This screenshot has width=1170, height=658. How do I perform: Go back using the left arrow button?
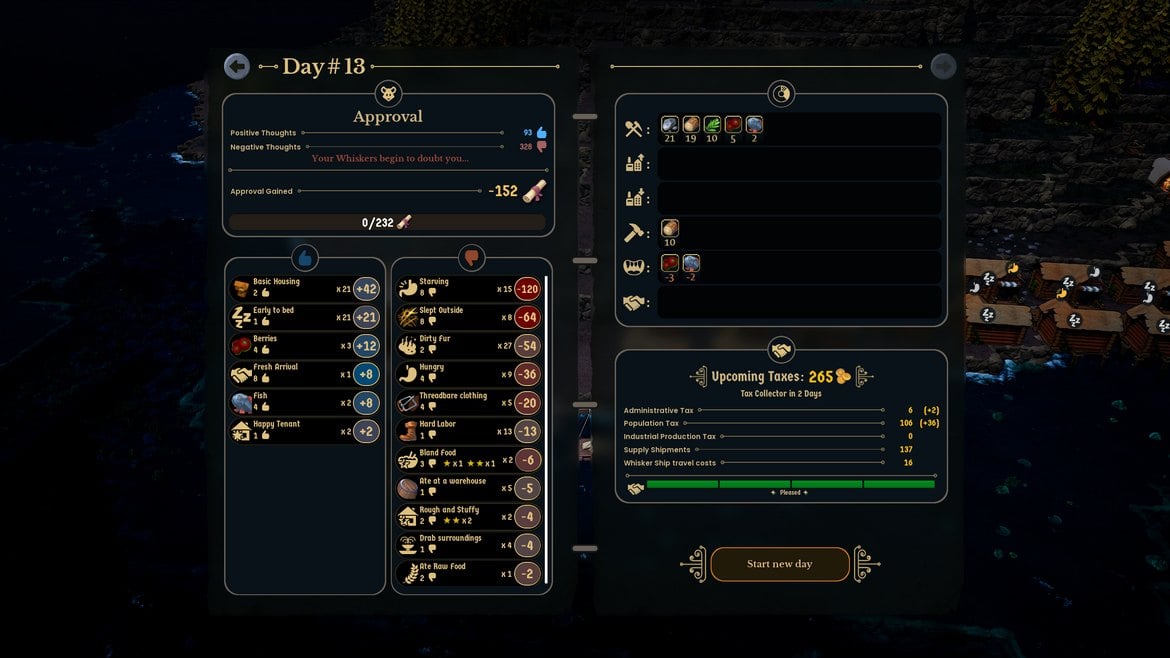tap(237, 66)
